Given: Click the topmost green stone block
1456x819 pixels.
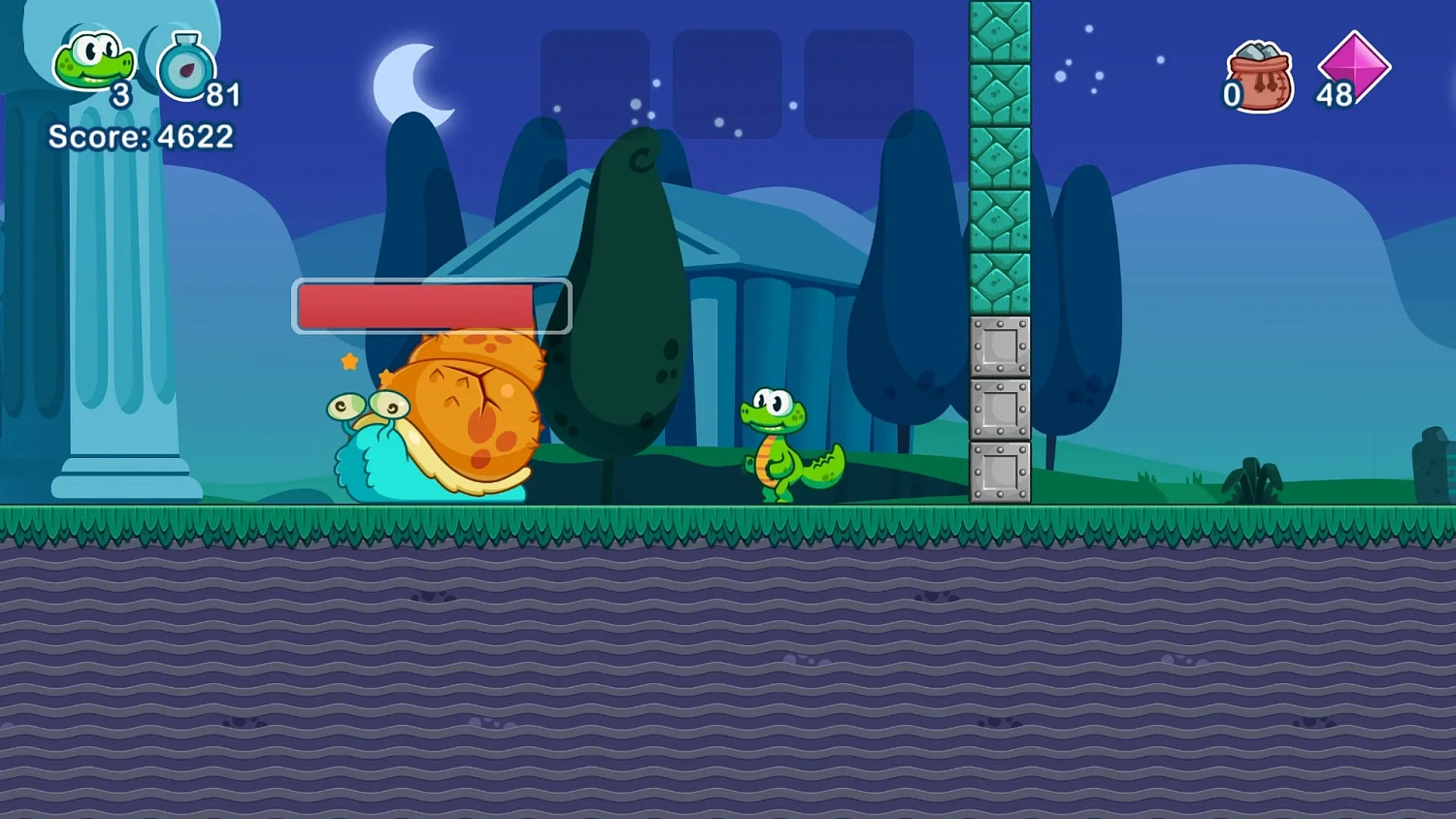Looking at the screenshot, I should 1000,29.
